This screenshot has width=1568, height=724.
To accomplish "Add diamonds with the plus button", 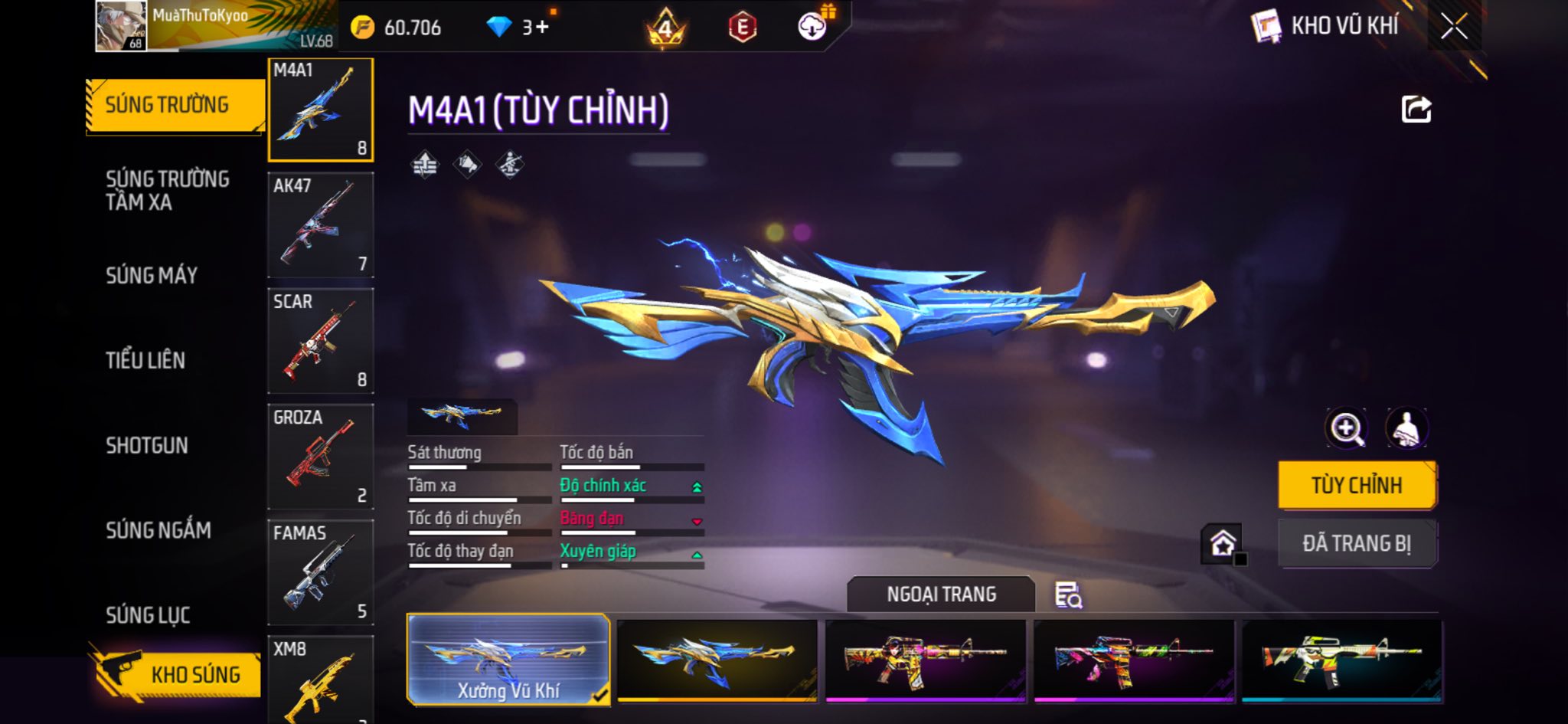I will (x=542, y=28).
